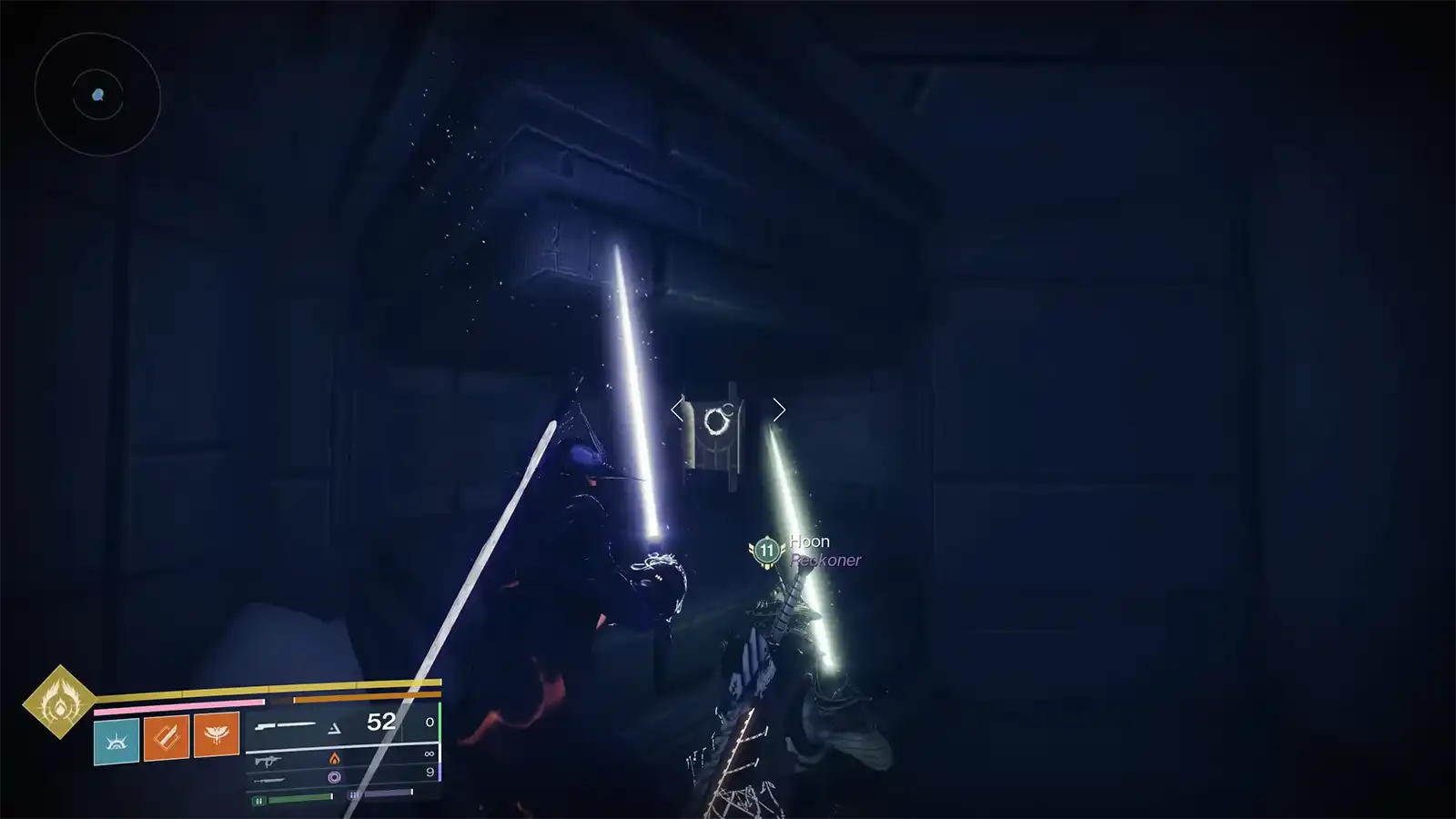This screenshot has width=1456, height=819.
Task: Click the purple buff icon beside the timer bar
Action: click(353, 794)
